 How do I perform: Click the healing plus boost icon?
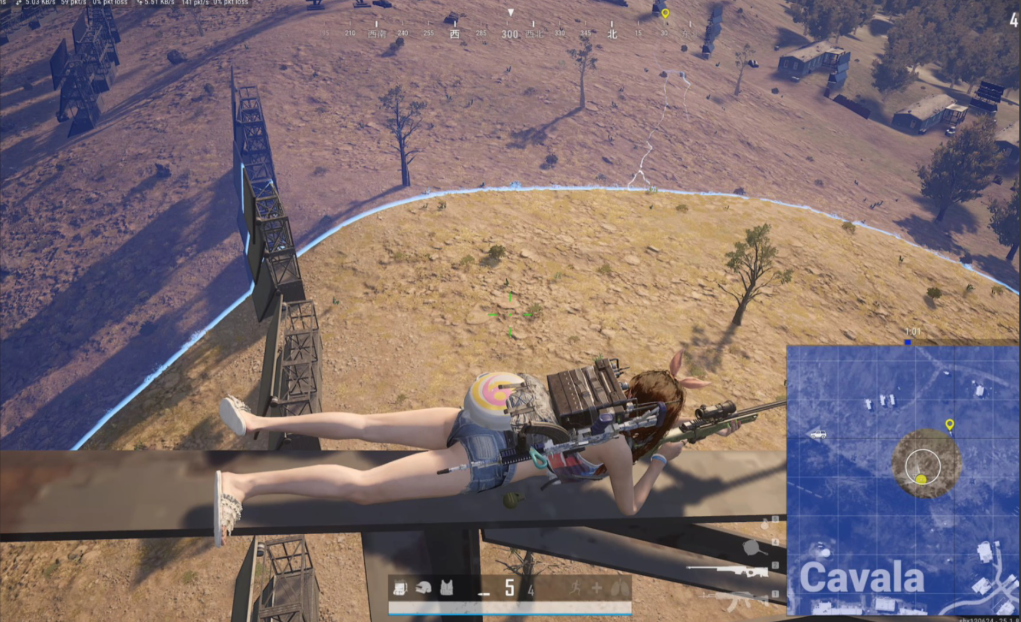pos(598,588)
